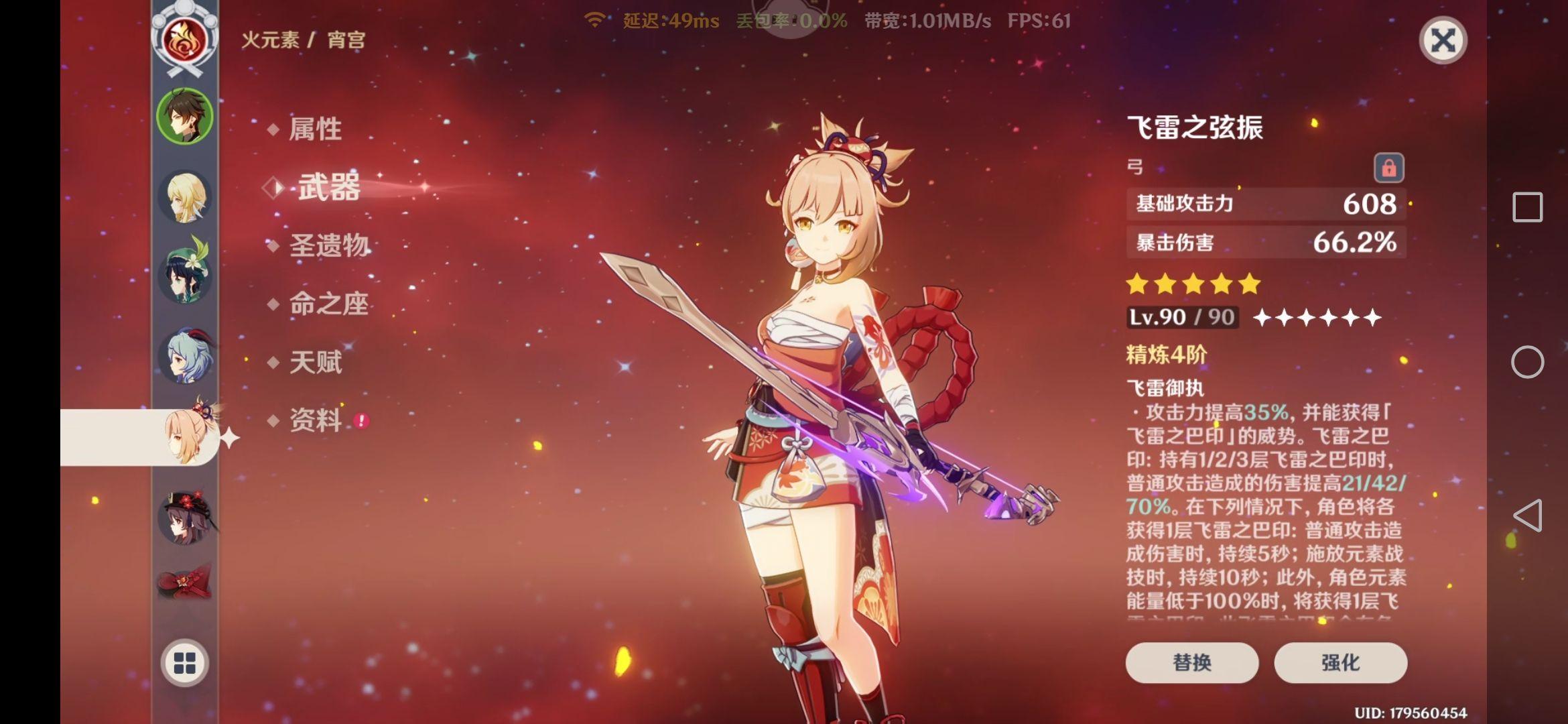
Task: Open the 命之座 constellation tab
Action: click(328, 304)
